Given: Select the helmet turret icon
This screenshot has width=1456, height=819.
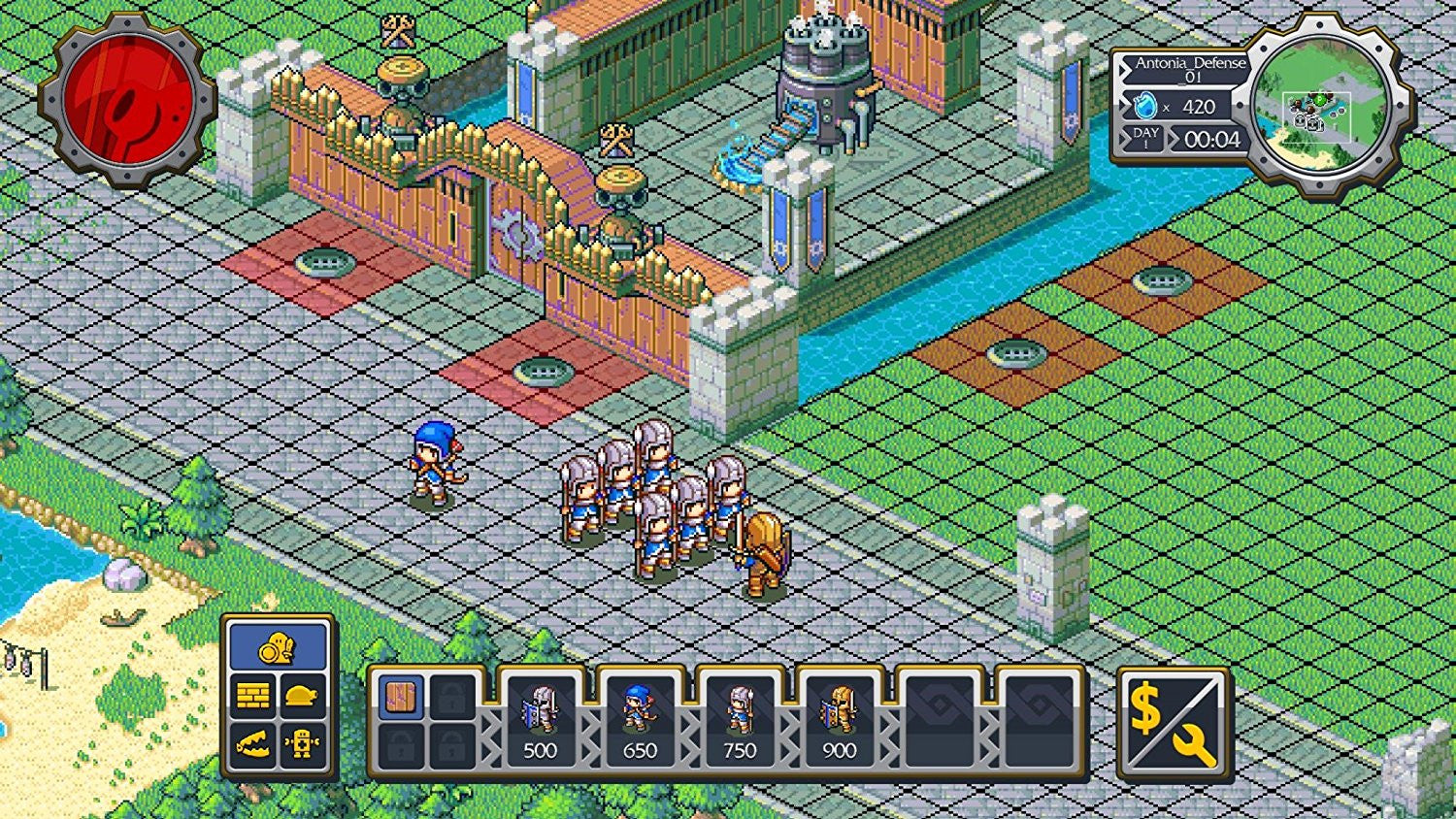Looking at the screenshot, I should pos(302,695).
